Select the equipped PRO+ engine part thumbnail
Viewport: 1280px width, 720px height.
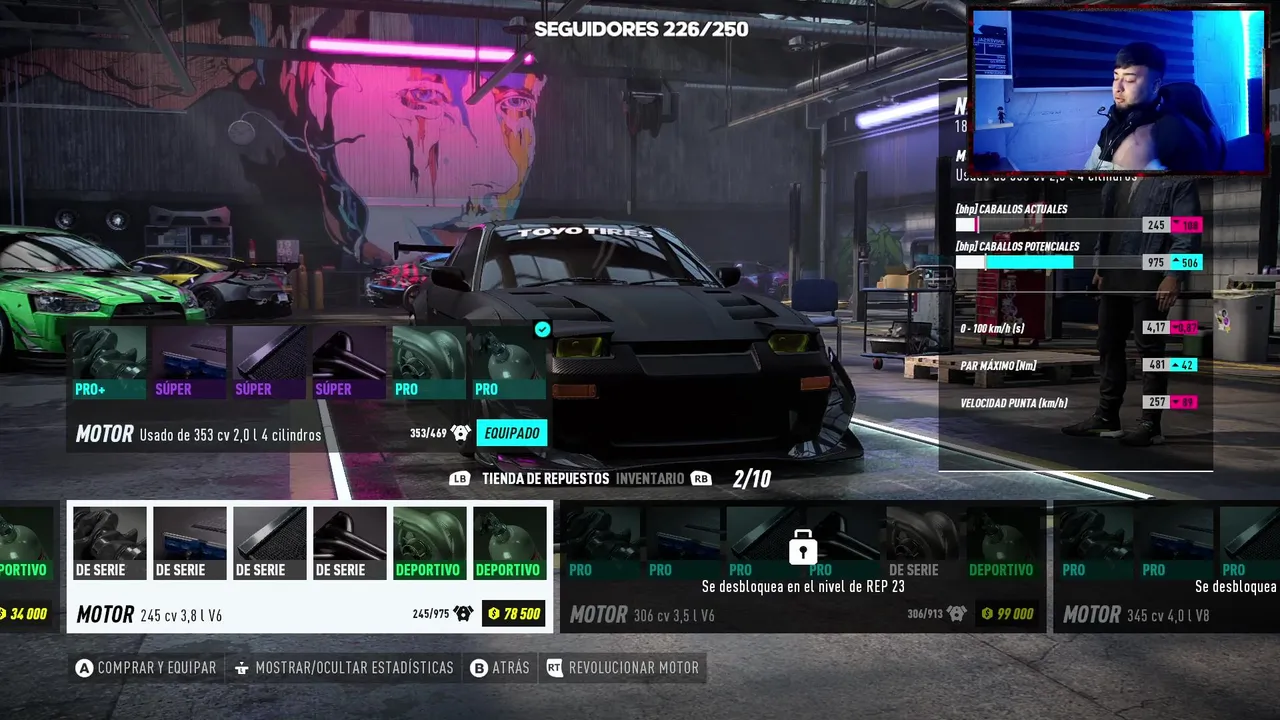(110, 363)
